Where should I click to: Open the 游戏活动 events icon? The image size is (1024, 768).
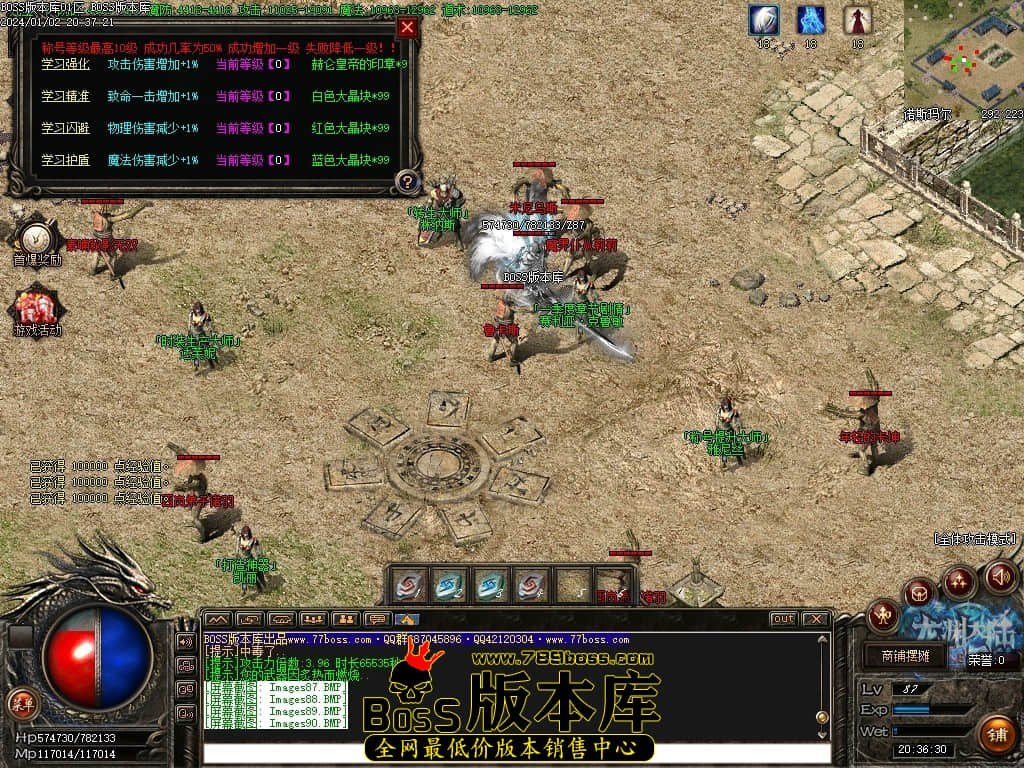(37, 306)
